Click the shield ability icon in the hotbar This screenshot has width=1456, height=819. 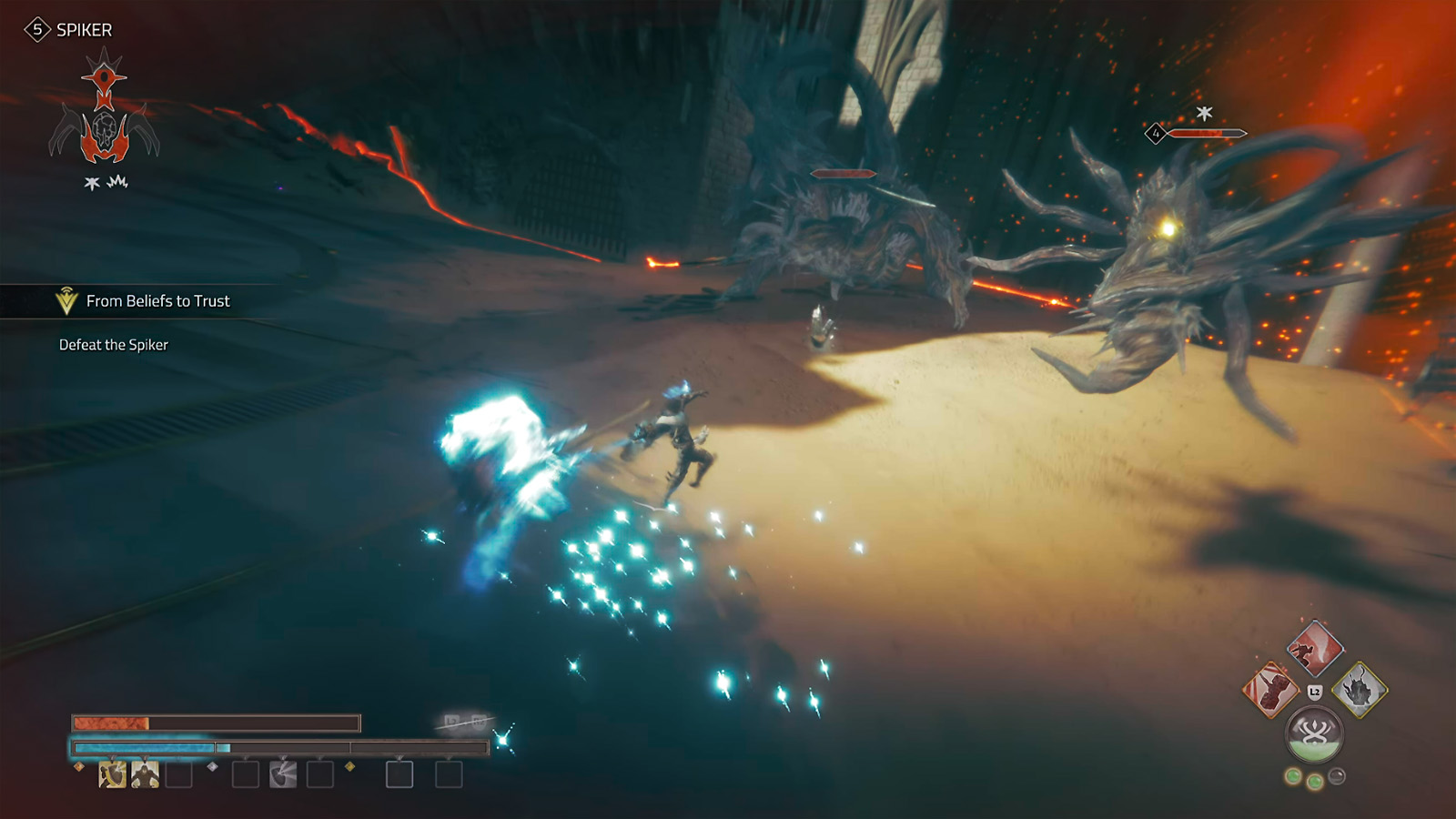point(113,774)
